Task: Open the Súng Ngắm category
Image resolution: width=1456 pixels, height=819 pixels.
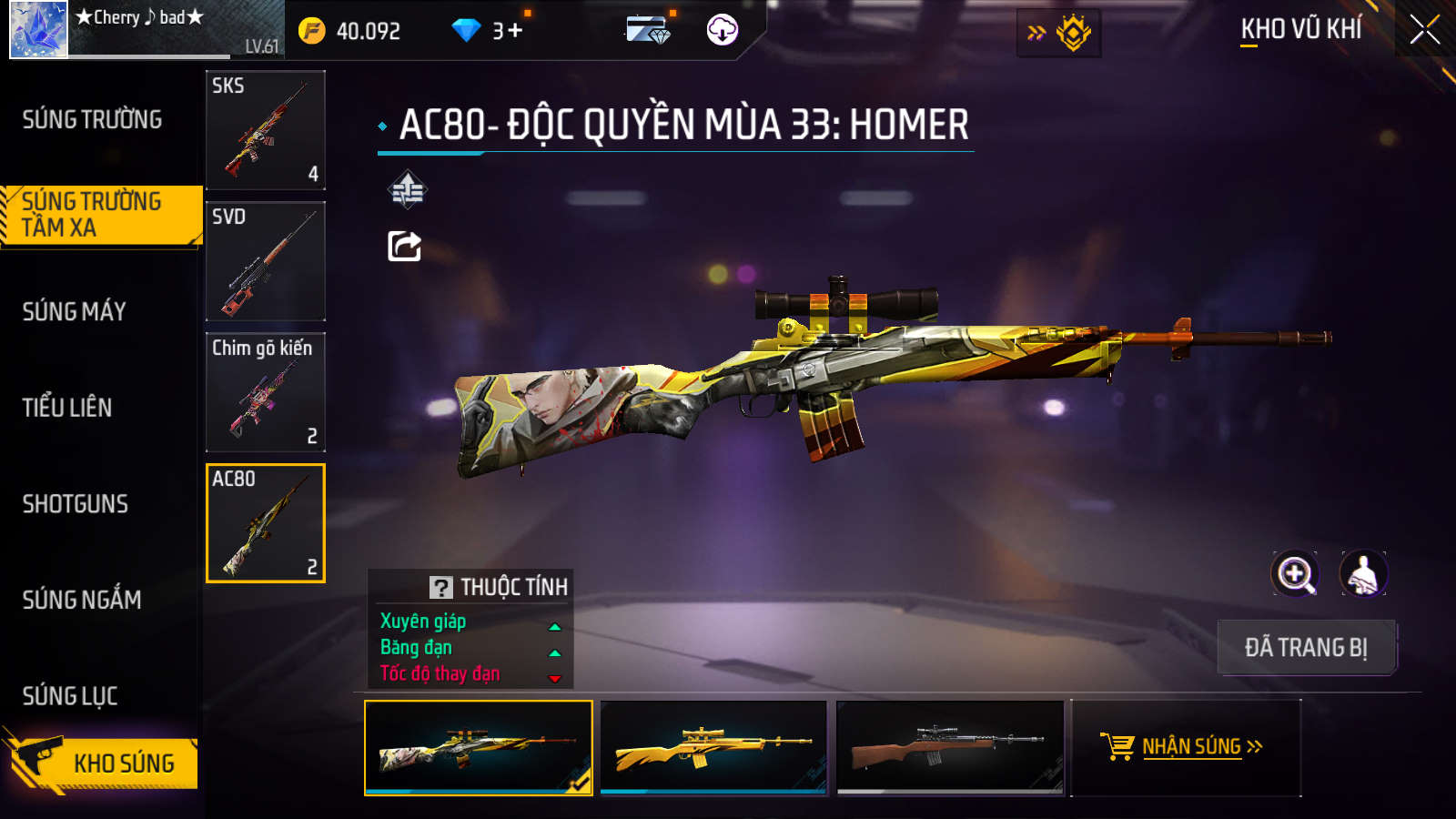Action: (82, 600)
